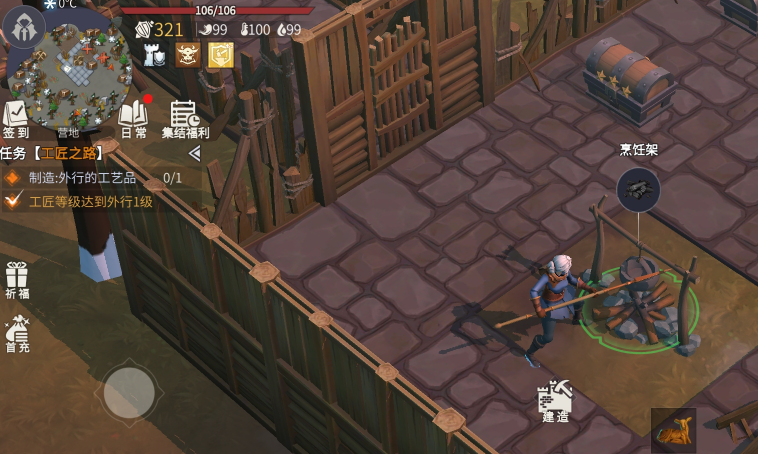Screen dimensions: 758x454
Task: Tap the virtual joystick
Action: click(129, 393)
